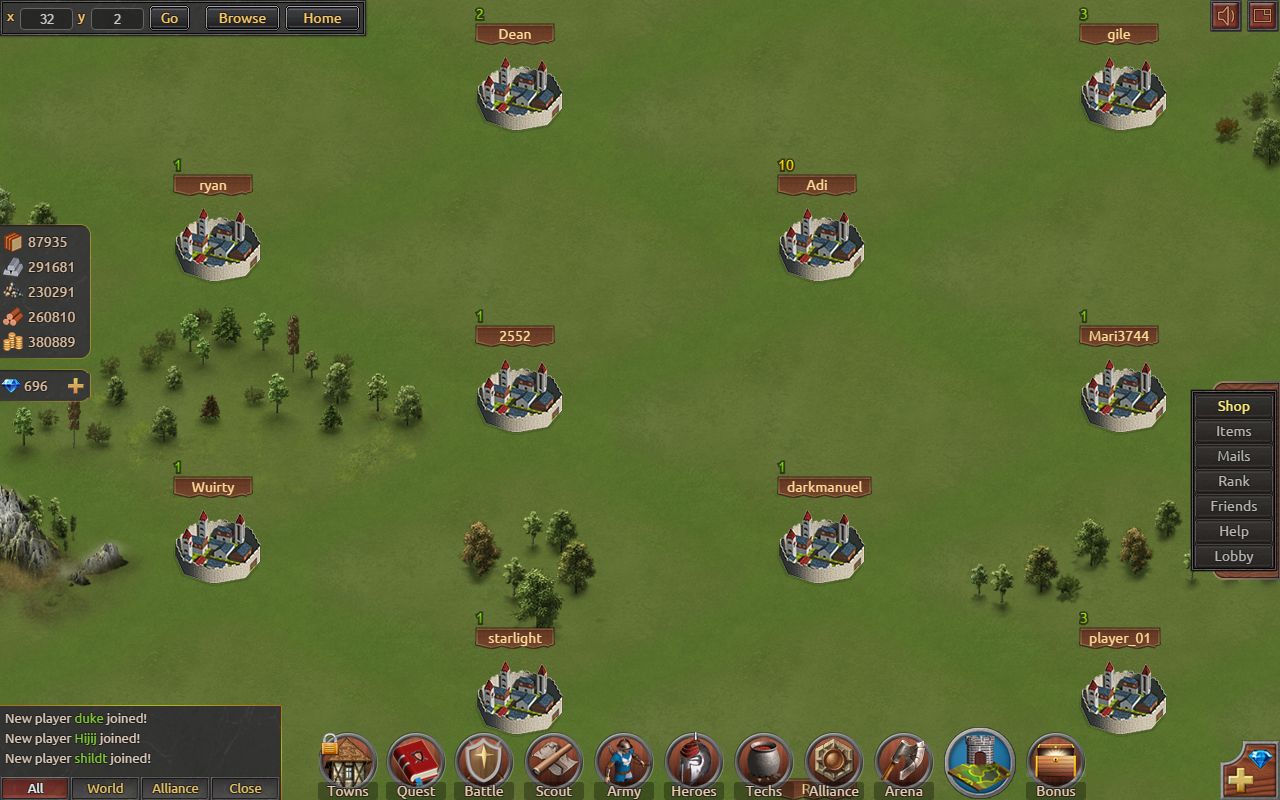This screenshot has height=800, width=1280.
Task: Select the Battle shield icon
Action: pos(484,764)
